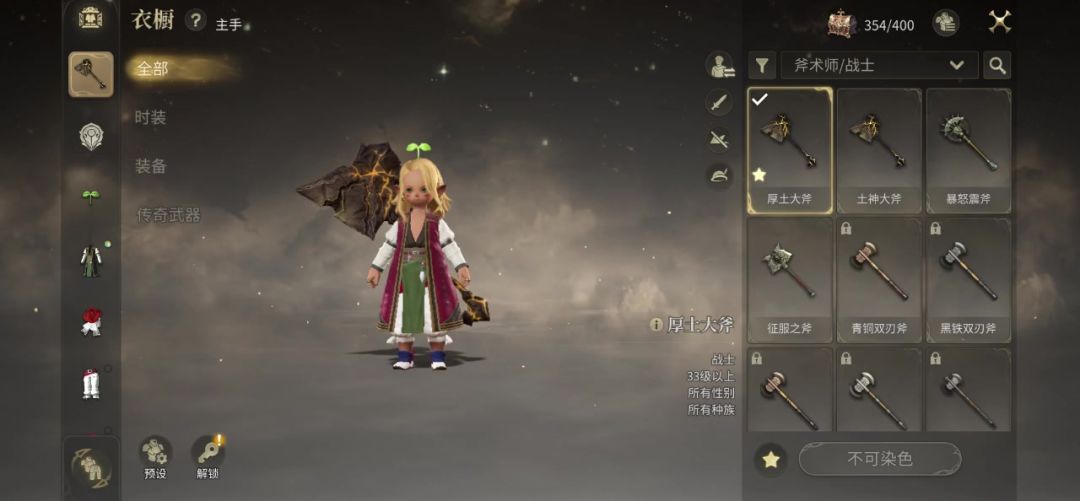Select the 厚土大斧 axe slot
Image resolution: width=1080 pixels, height=501 pixels.
pyautogui.click(x=789, y=150)
